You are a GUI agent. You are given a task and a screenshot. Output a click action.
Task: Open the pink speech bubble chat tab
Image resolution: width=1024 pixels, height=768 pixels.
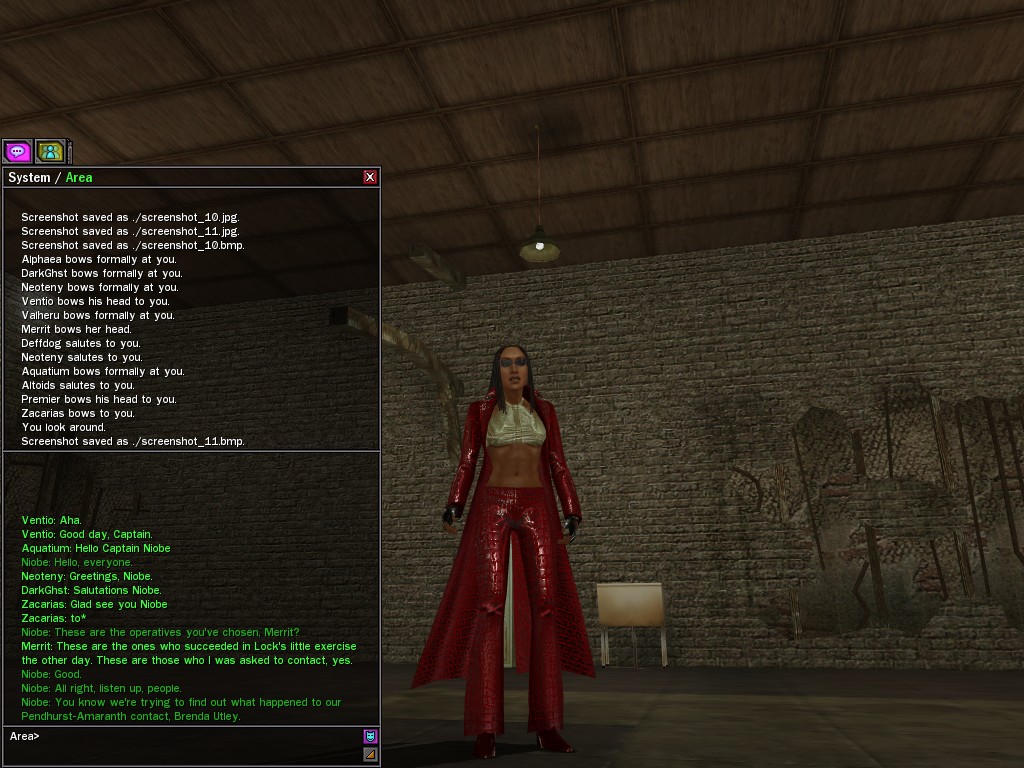click(x=17, y=151)
